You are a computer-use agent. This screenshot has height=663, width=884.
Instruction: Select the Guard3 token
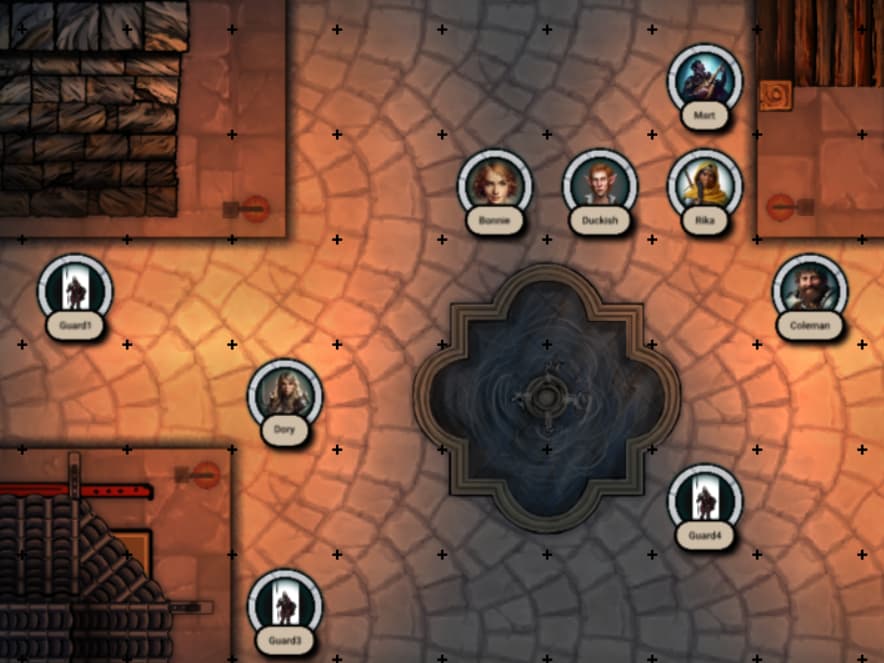[x=285, y=606]
